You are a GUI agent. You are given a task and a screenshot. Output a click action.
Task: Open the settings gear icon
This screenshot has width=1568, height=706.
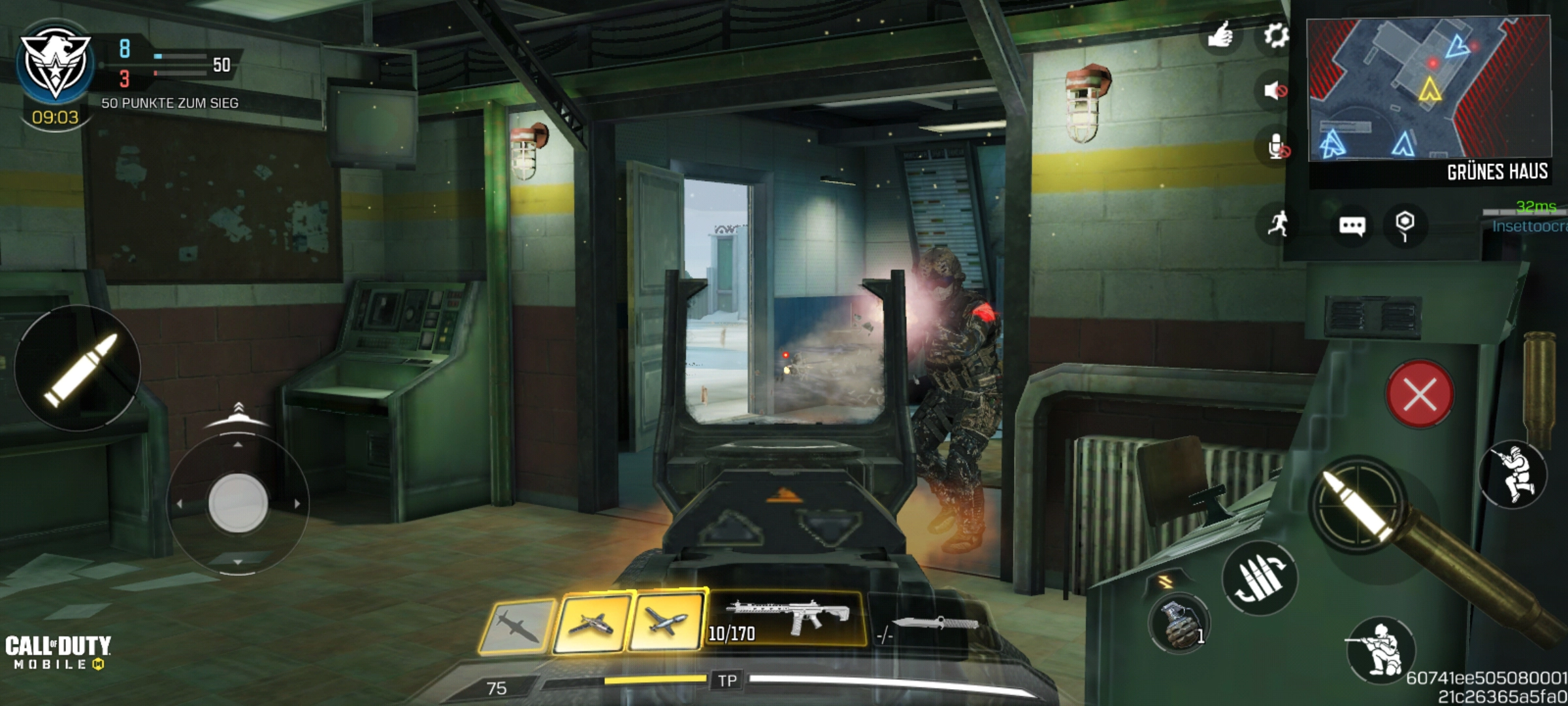point(1275,35)
